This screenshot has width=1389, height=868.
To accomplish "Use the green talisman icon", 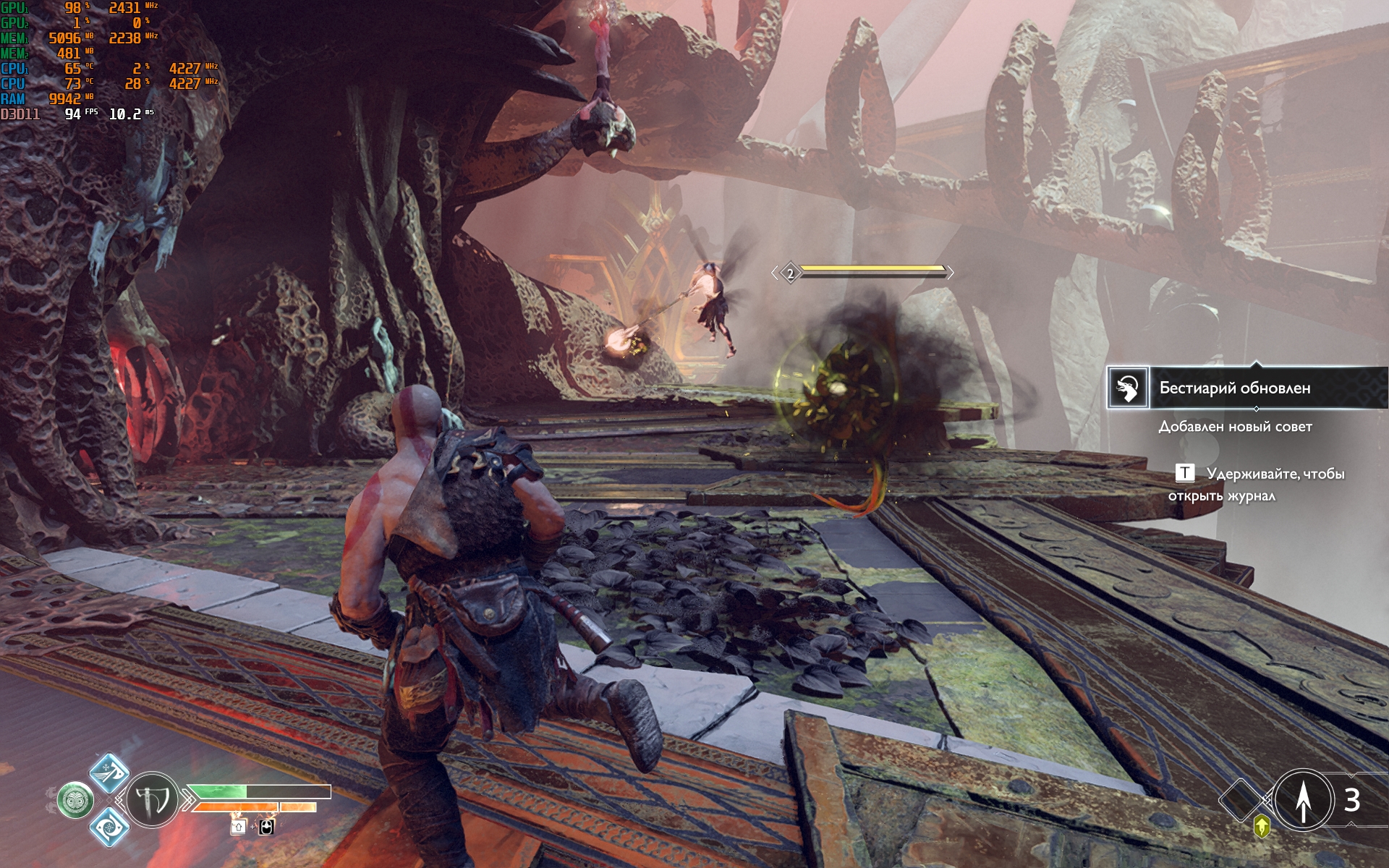I will point(75,801).
